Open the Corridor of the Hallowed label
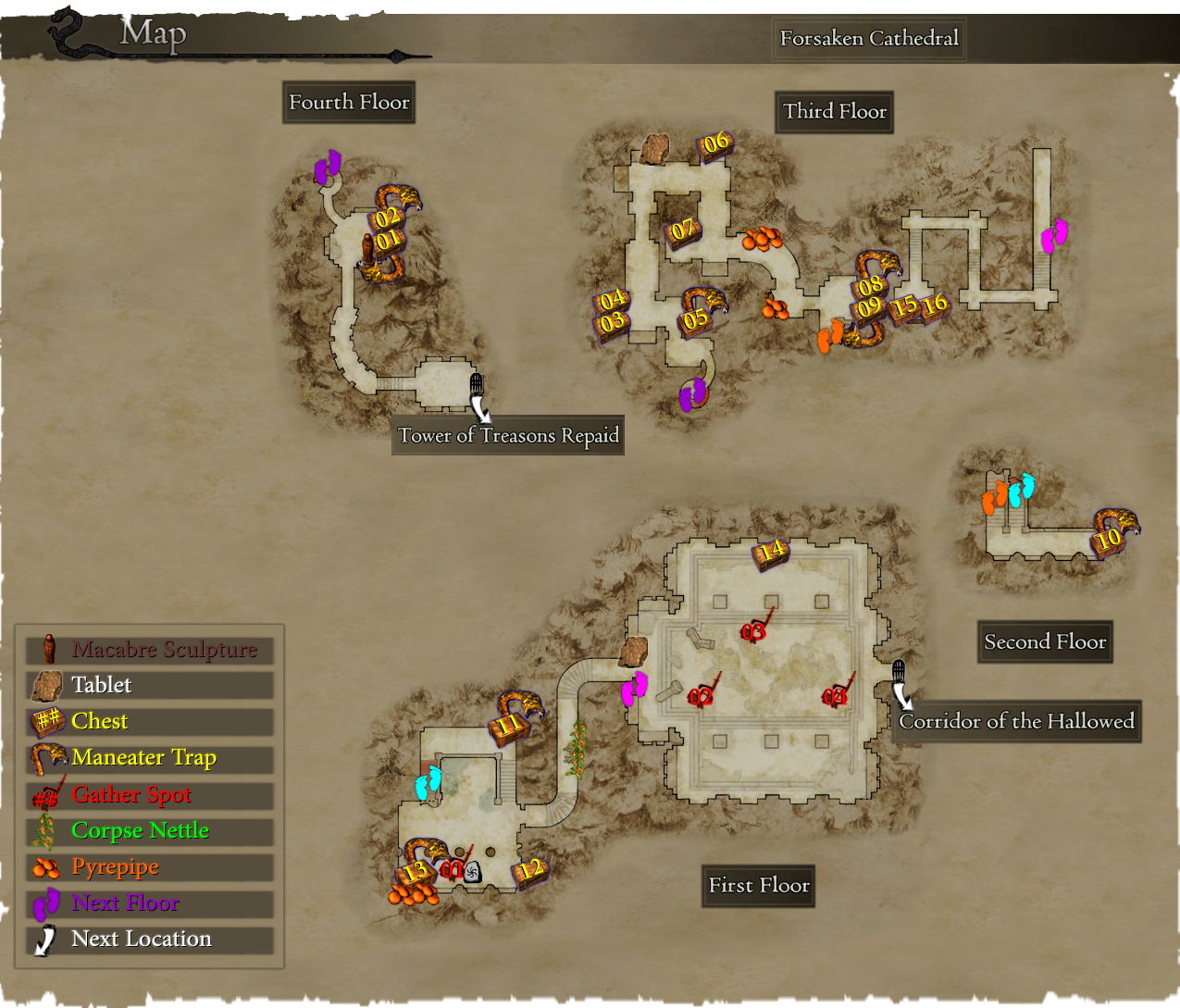 click(x=1016, y=722)
